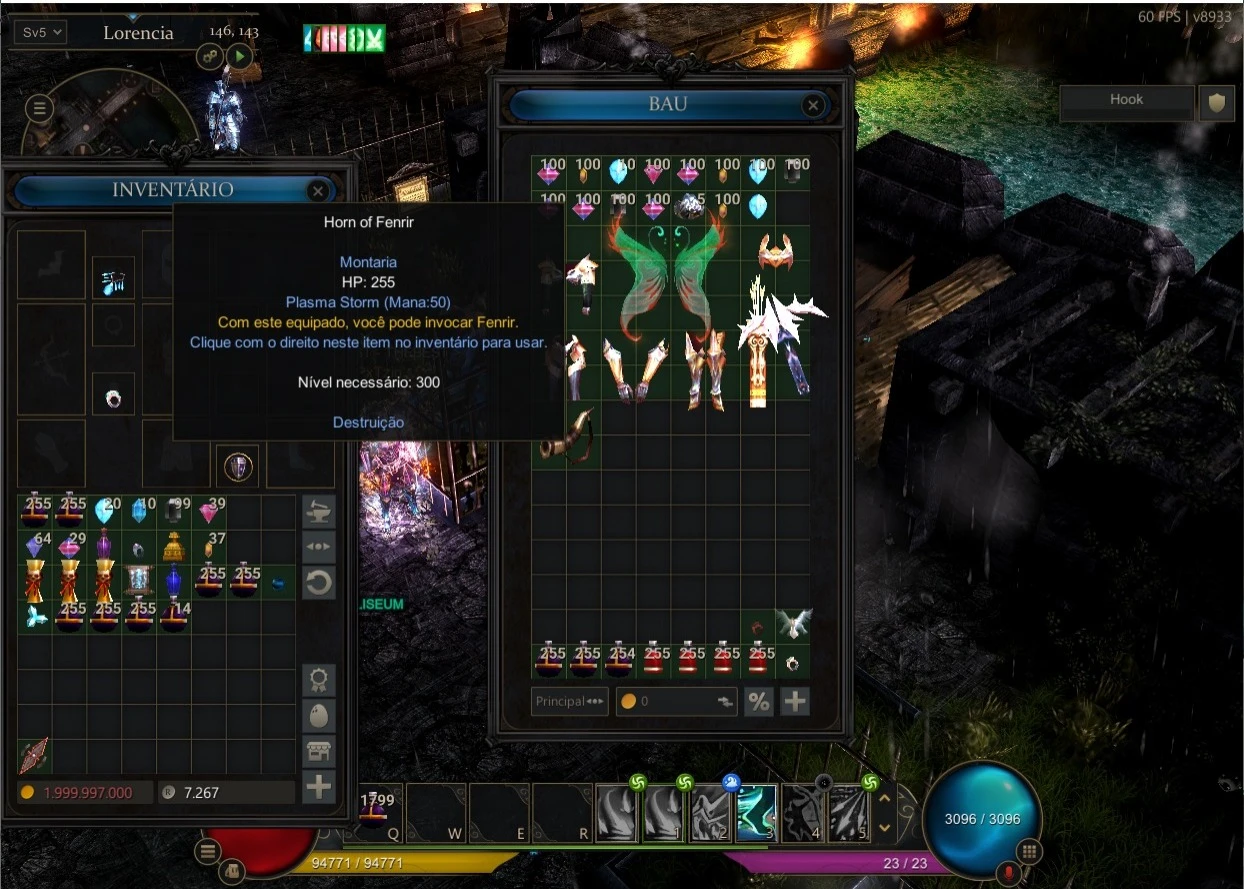Click the circular arrow refresh button

319,583
